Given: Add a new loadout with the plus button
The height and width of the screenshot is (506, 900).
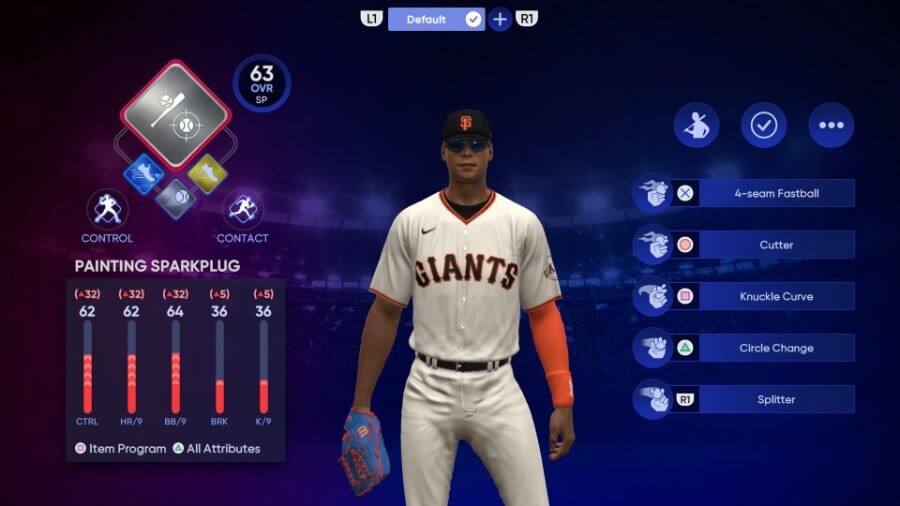Looking at the screenshot, I should coord(500,19).
